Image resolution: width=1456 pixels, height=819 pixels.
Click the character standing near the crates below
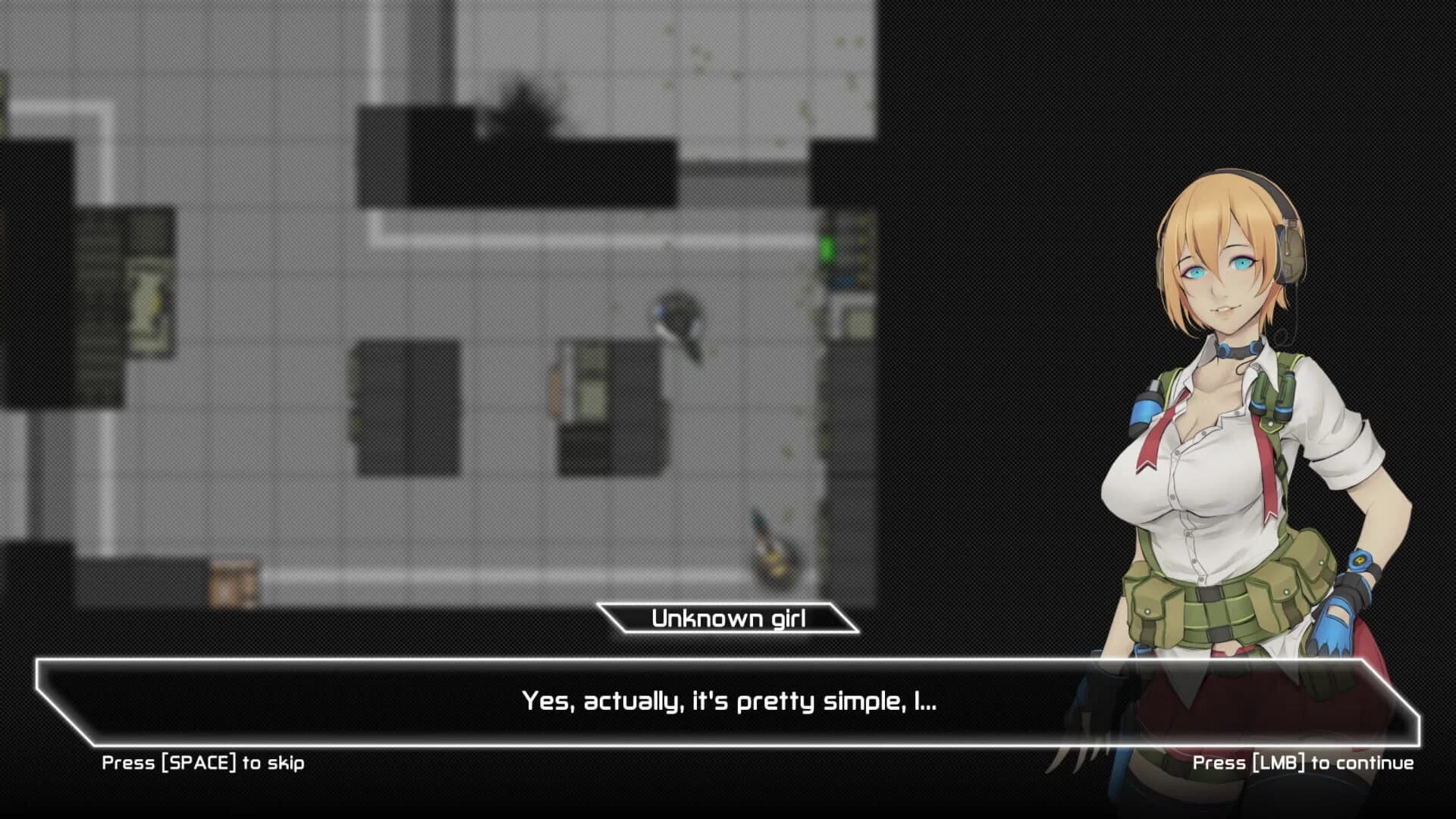pos(770,541)
